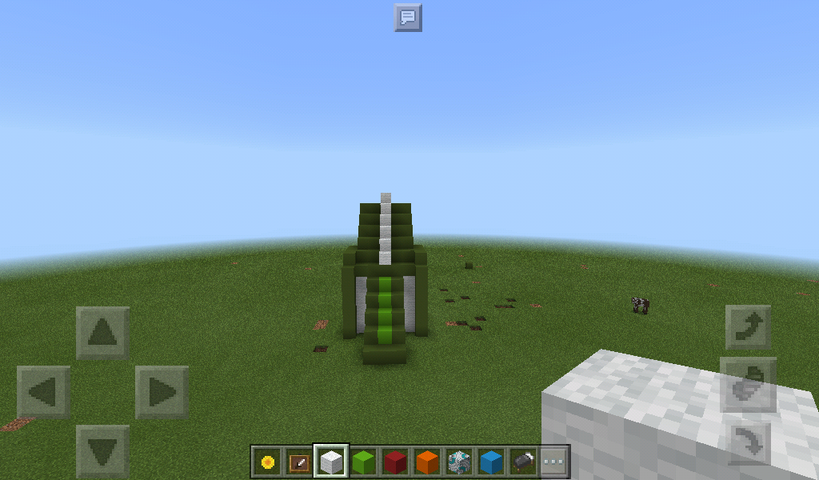Tap the move right arrow
Viewport: 819px width, 480px height.
pos(162,392)
